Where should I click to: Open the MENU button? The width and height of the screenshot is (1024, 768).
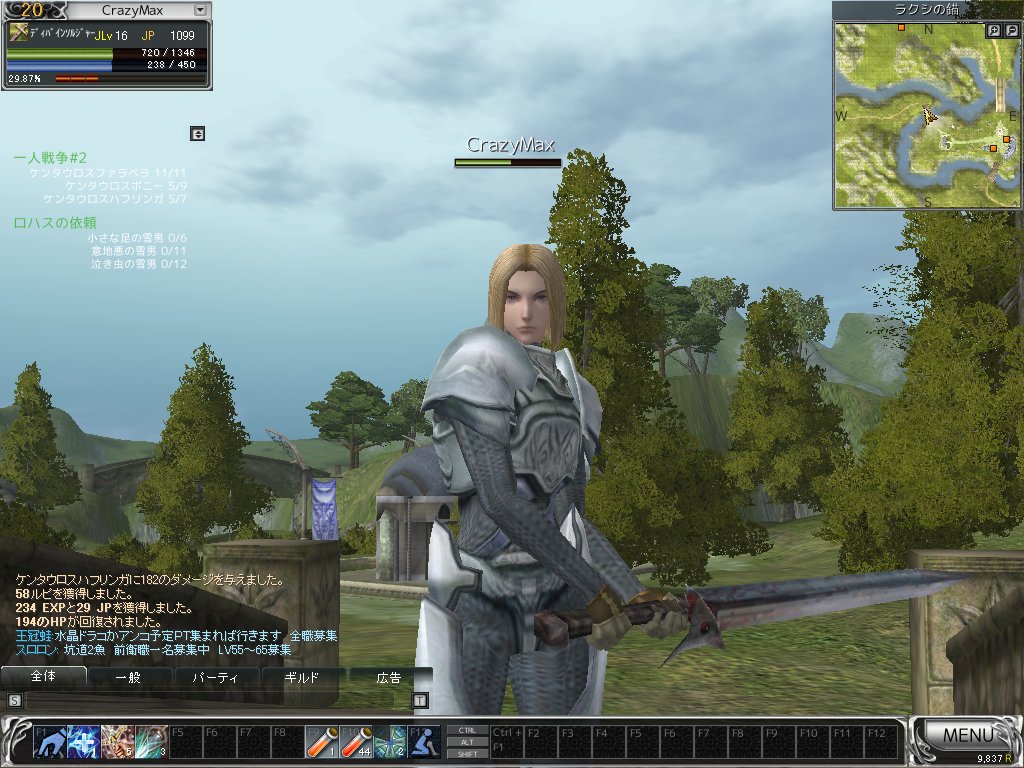(966, 736)
